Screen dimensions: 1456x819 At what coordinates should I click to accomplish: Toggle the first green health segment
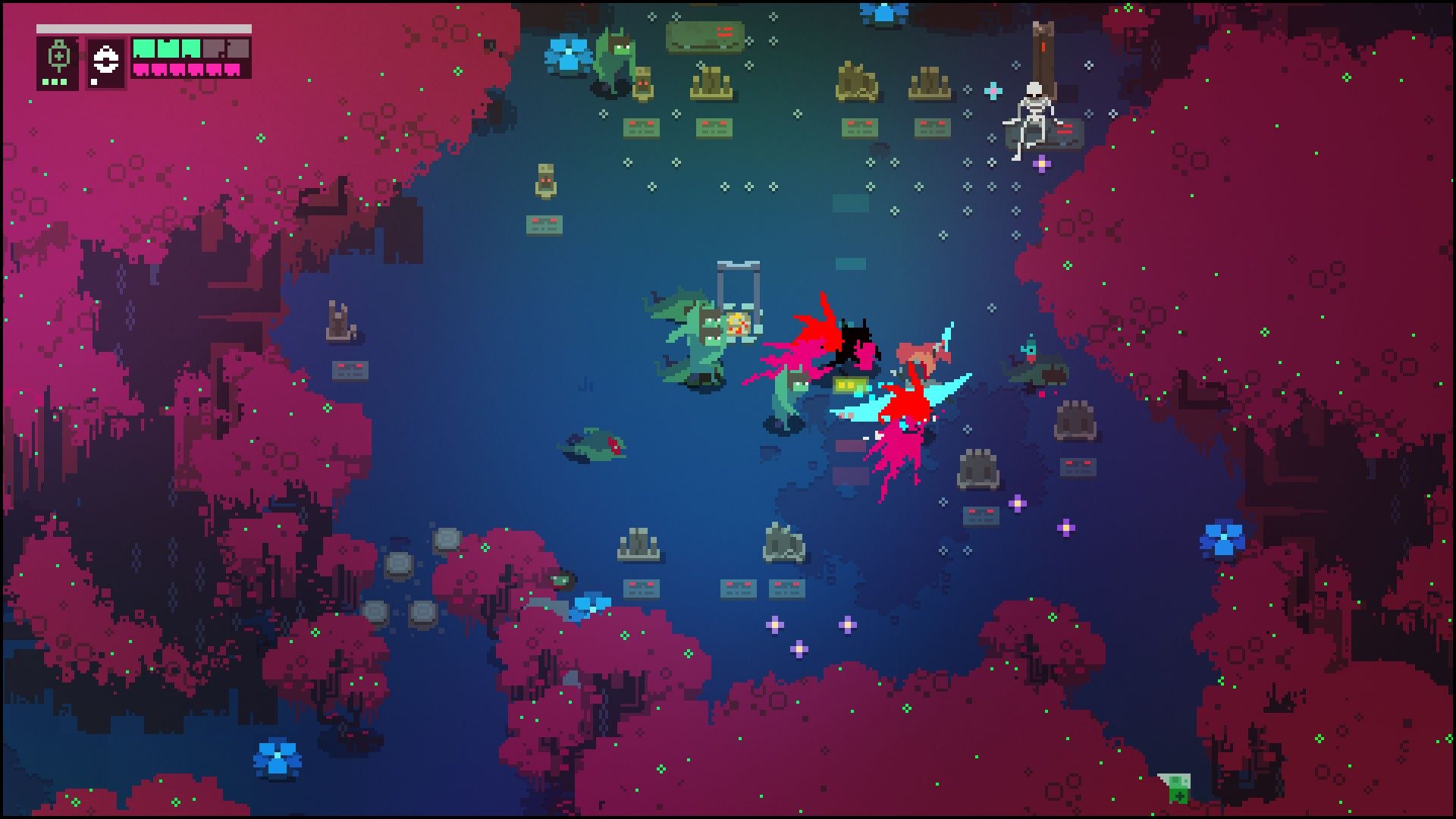pos(146,49)
